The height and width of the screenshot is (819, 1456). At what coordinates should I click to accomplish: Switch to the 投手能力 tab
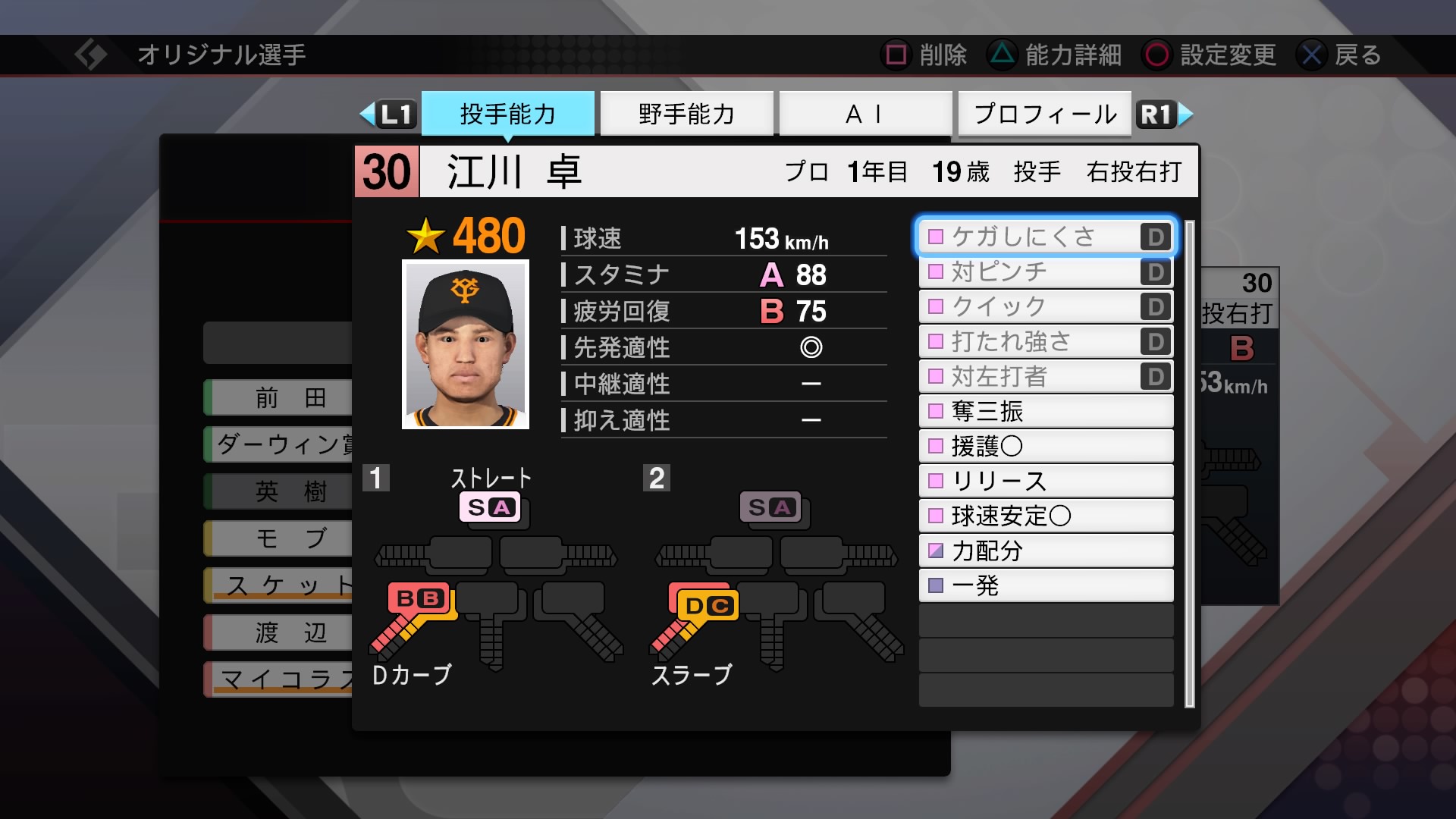(507, 114)
